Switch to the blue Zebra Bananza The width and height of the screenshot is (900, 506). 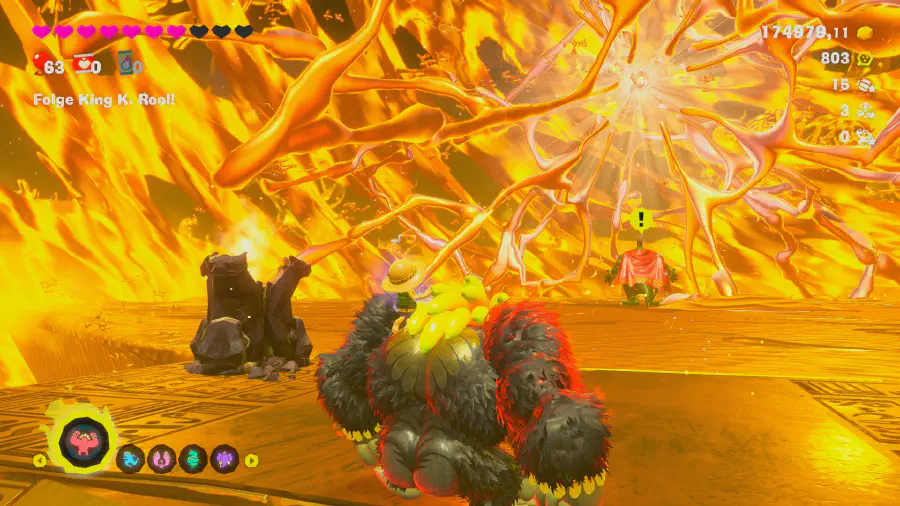pyautogui.click(x=131, y=459)
